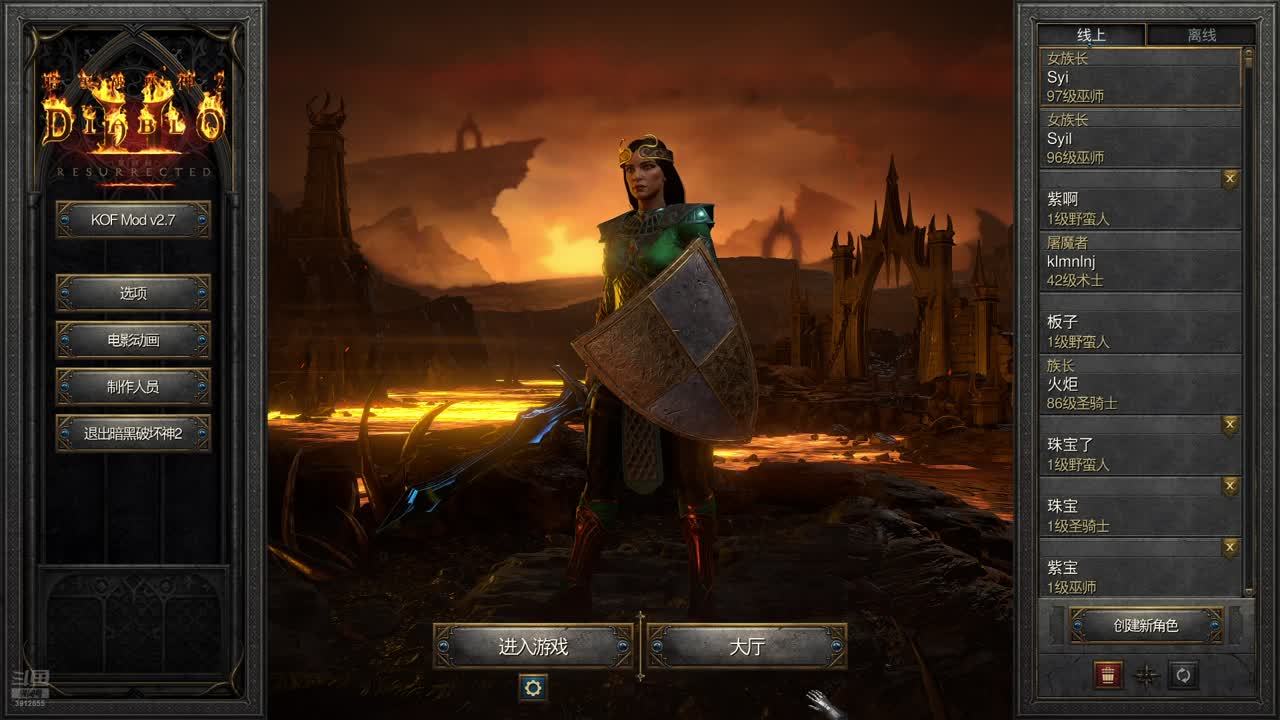Click the KOF Mod v2.7 button
The height and width of the screenshot is (720, 1280).
133,220
